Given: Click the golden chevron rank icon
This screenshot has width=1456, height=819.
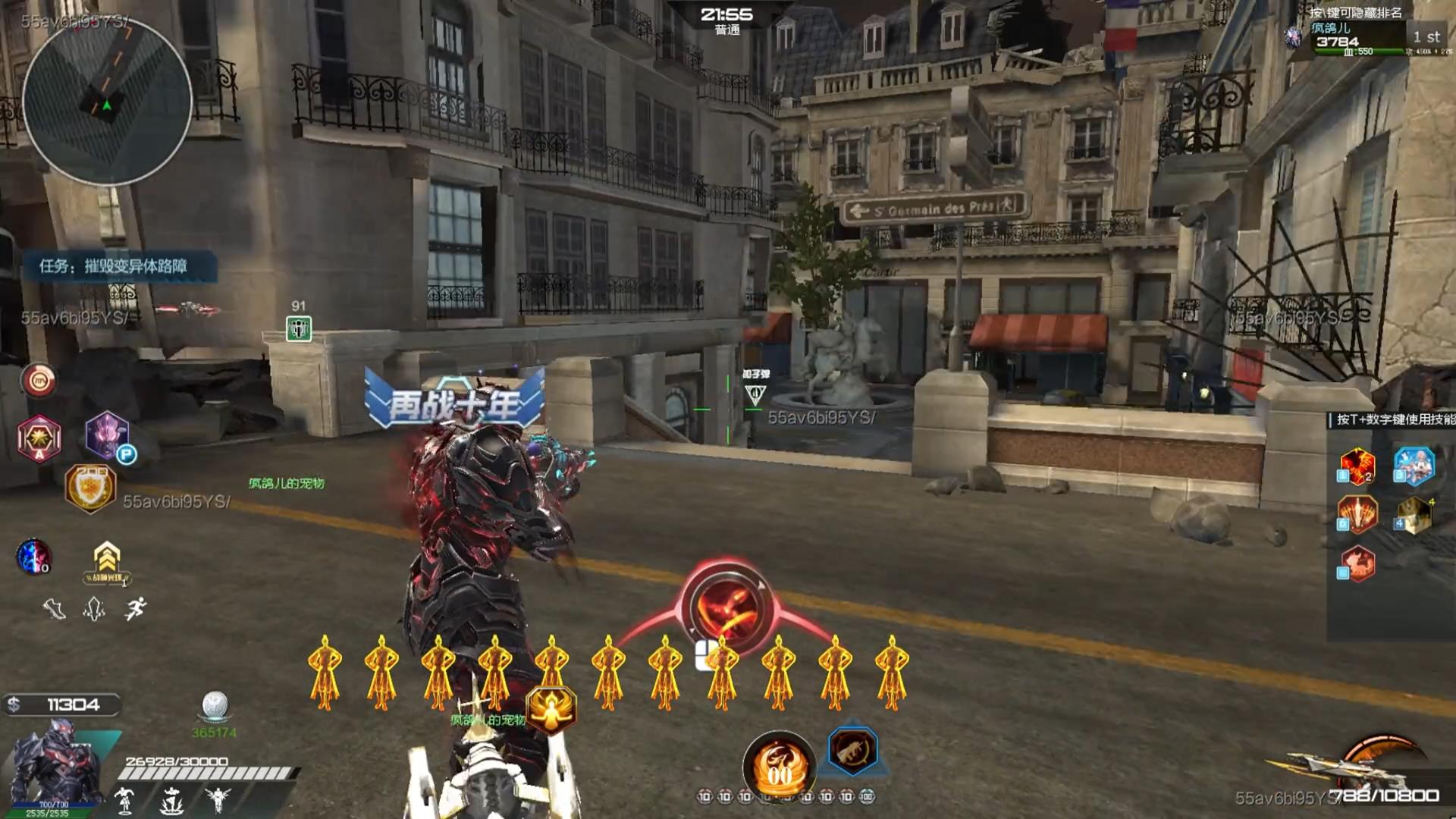Looking at the screenshot, I should 107,562.
